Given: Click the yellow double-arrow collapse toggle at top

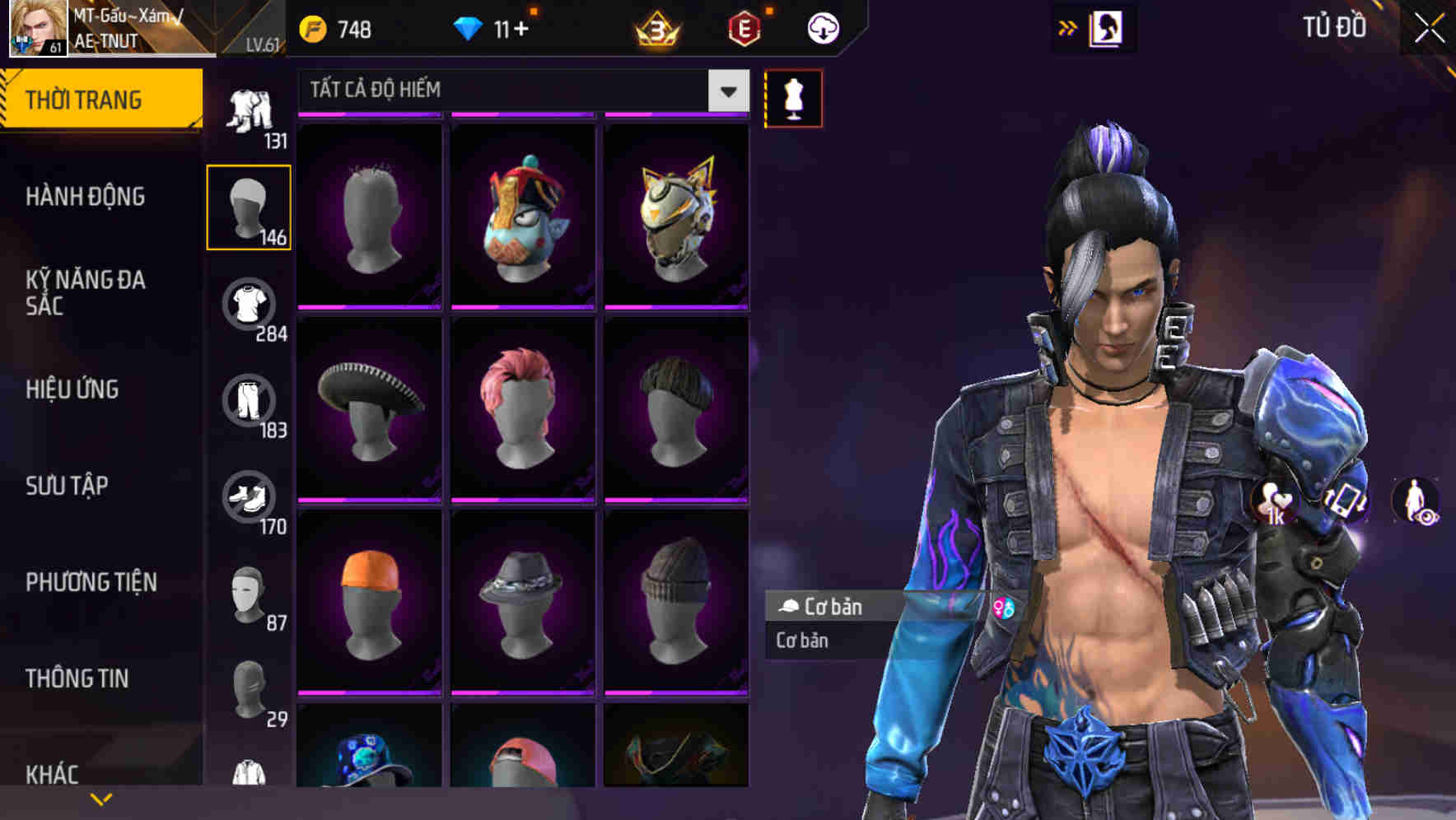Looking at the screenshot, I should pos(1068,26).
